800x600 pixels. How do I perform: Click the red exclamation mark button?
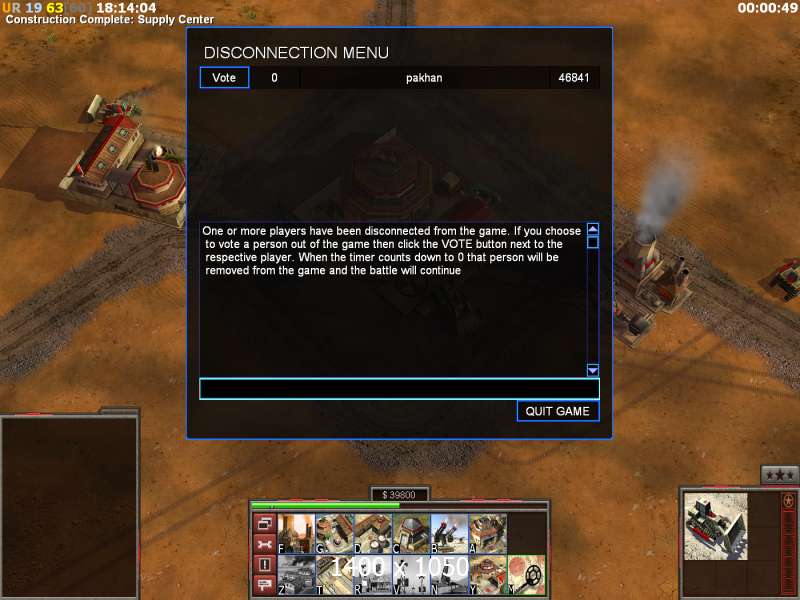click(x=264, y=565)
